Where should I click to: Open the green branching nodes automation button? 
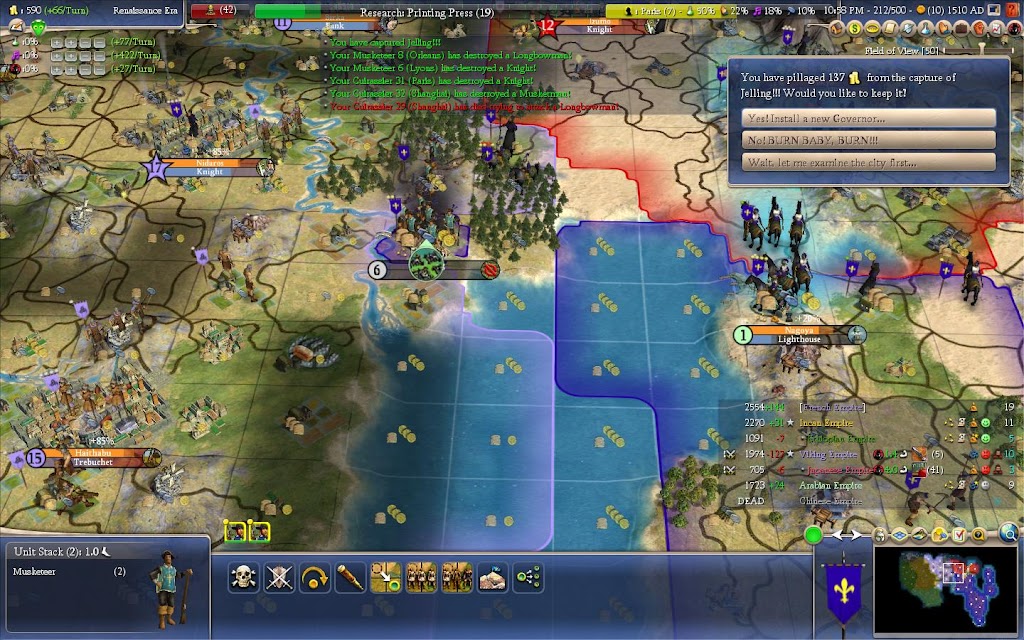click(x=527, y=577)
